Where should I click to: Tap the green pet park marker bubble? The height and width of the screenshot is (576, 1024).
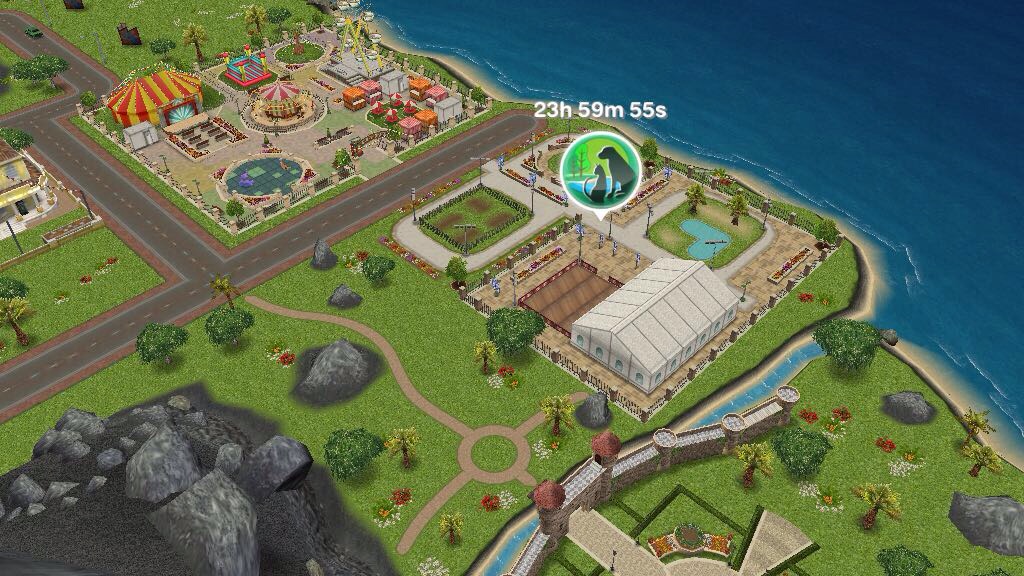[x=598, y=172]
